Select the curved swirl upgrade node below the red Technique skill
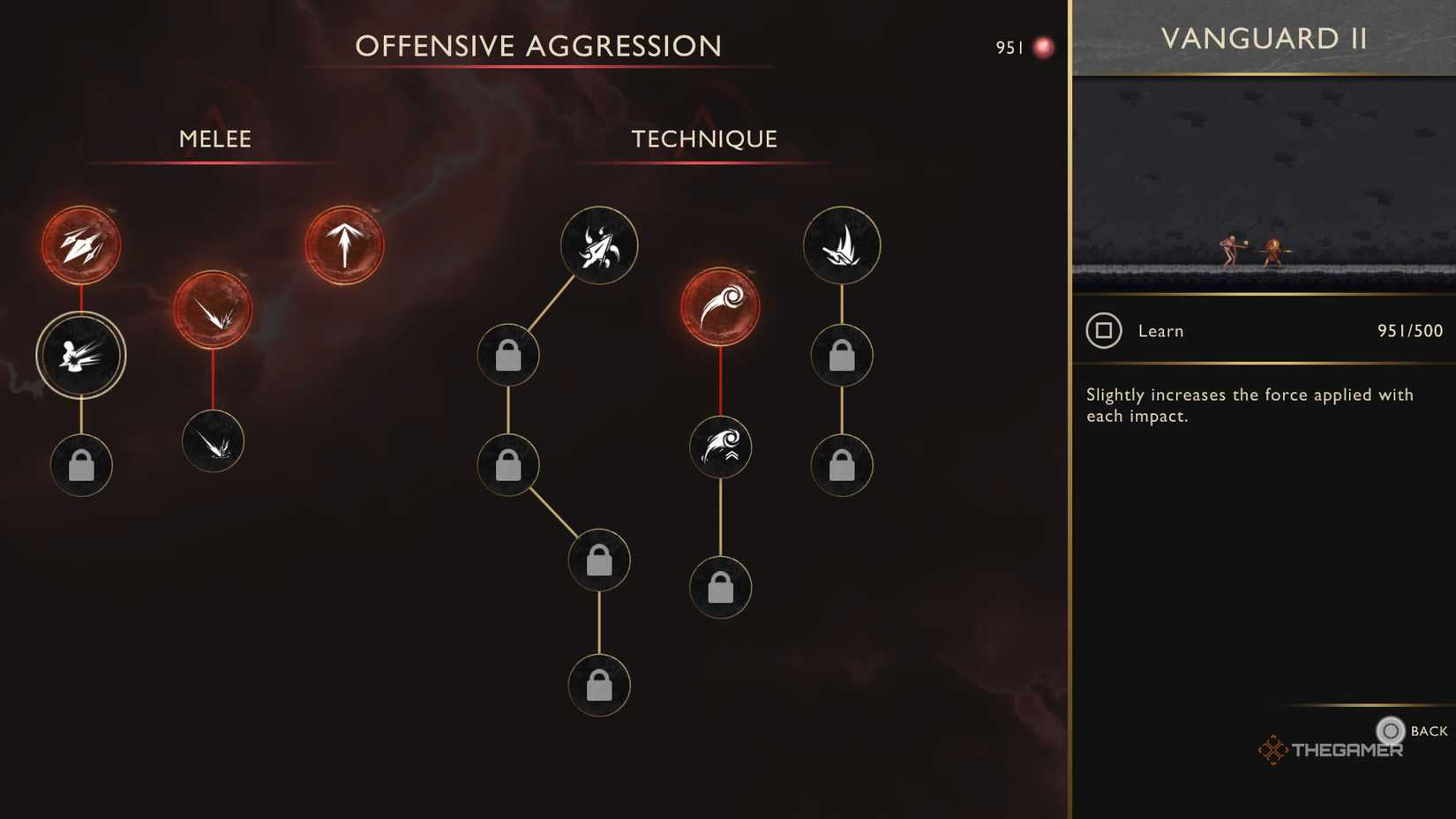 tap(720, 447)
